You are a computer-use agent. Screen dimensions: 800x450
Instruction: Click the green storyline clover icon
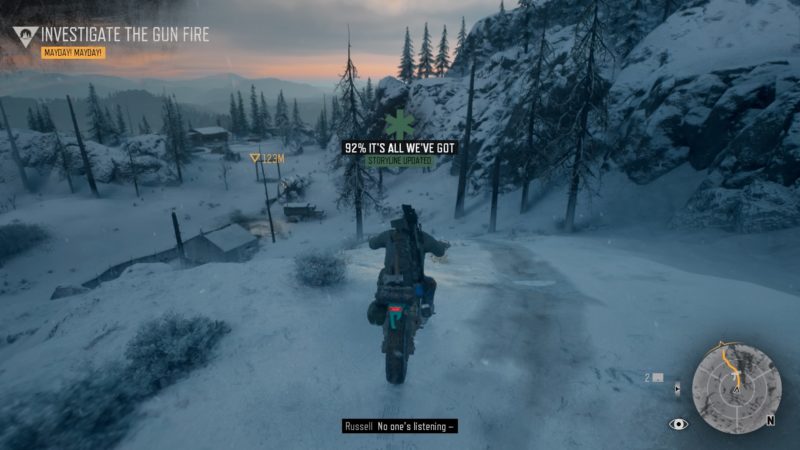[400, 125]
